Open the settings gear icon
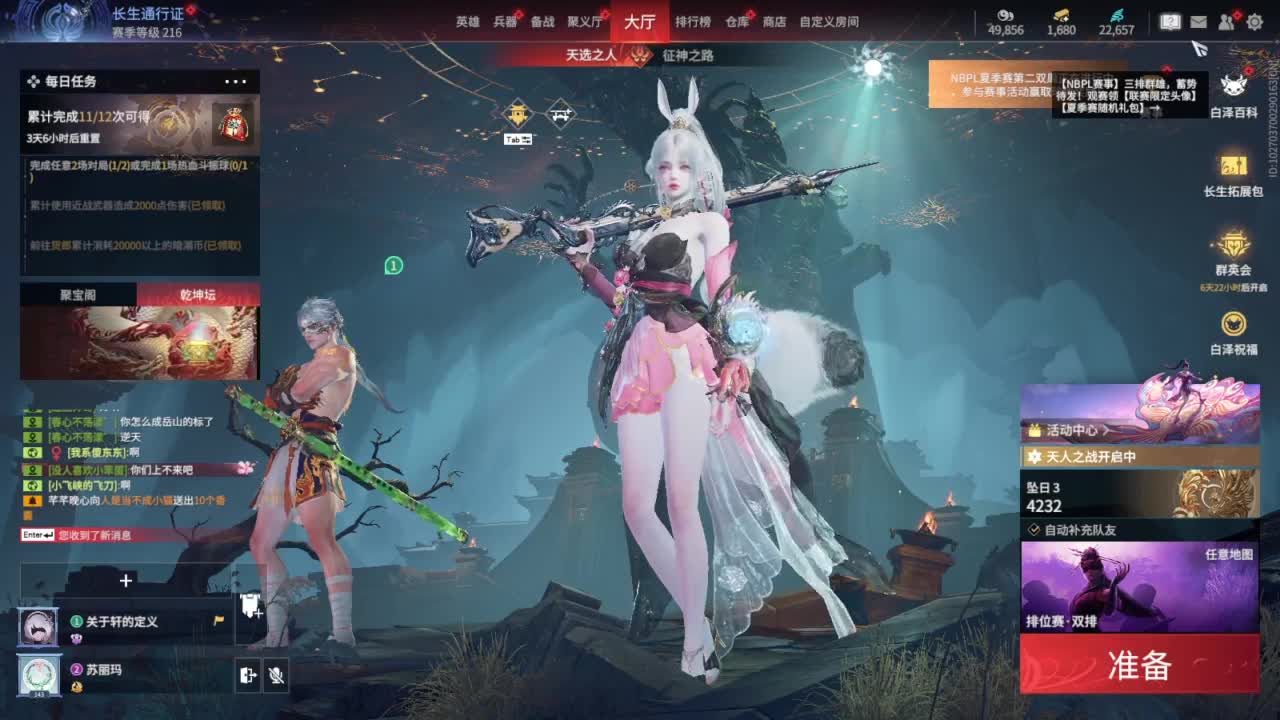1280x720 pixels. point(1253,20)
